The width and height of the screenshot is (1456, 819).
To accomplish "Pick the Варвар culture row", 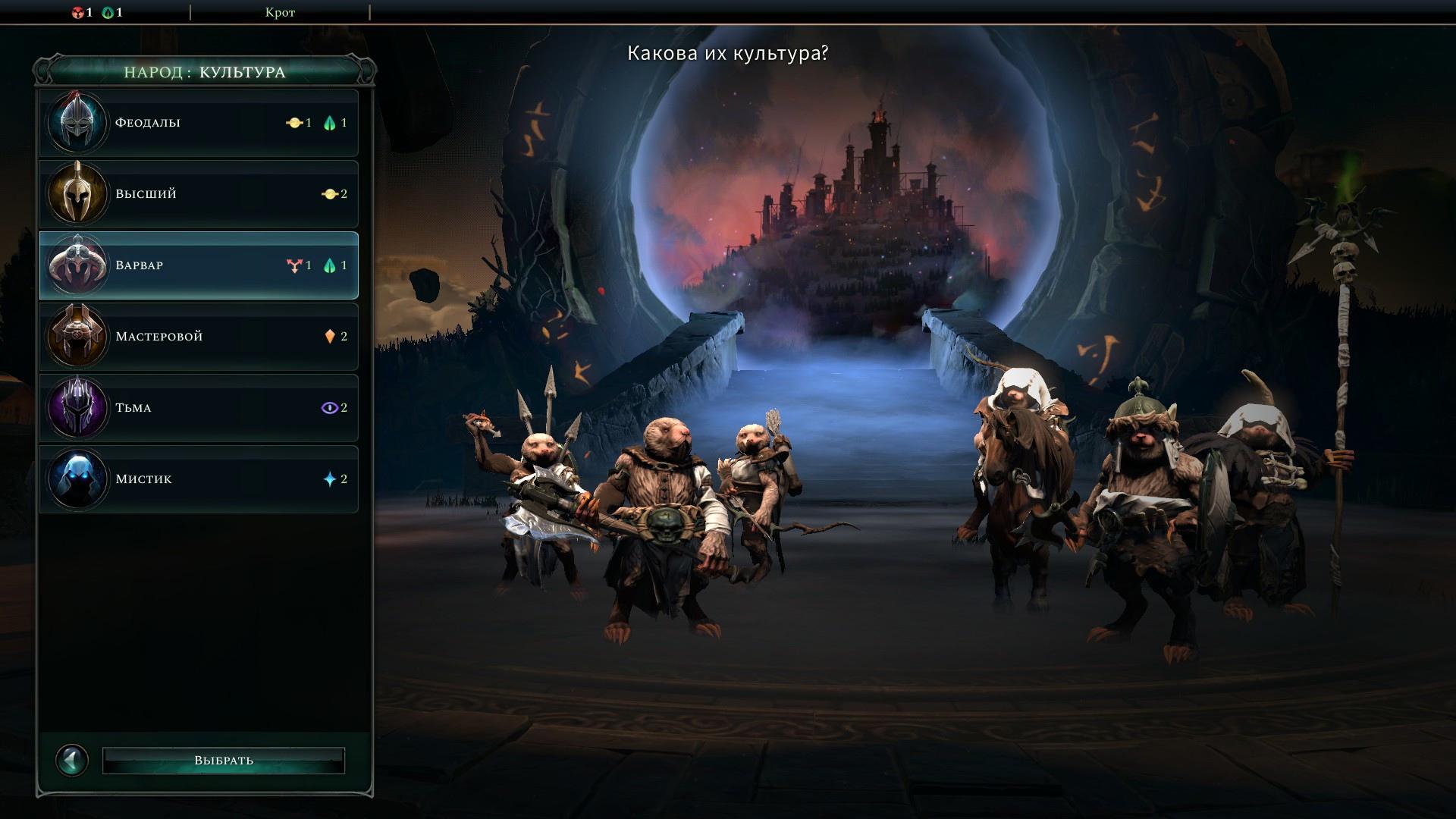I will pyautogui.click(x=199, y=265).
